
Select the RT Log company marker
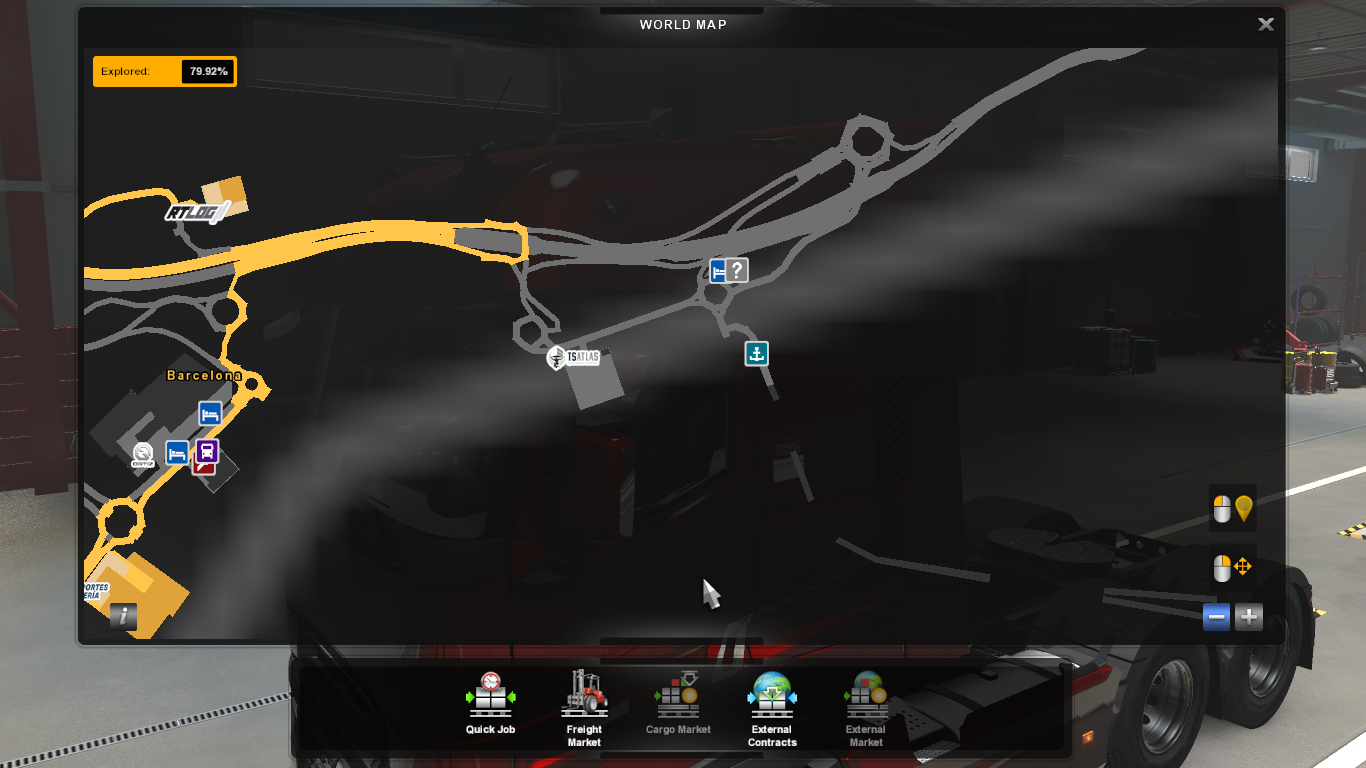[x=196, y=212]
